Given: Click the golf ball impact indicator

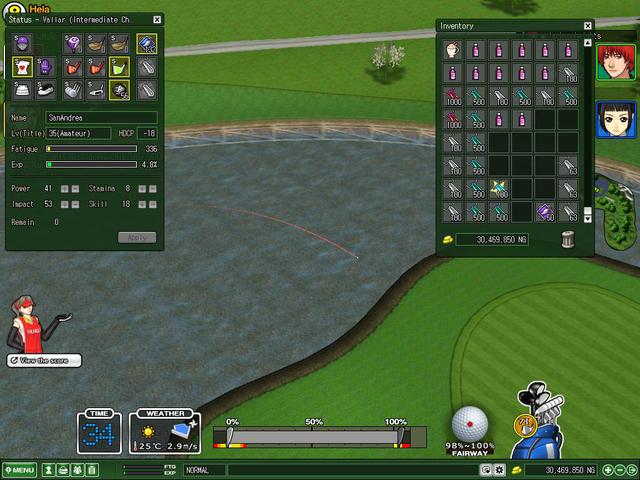Looking at the screenshot, I should pos(470,422).
